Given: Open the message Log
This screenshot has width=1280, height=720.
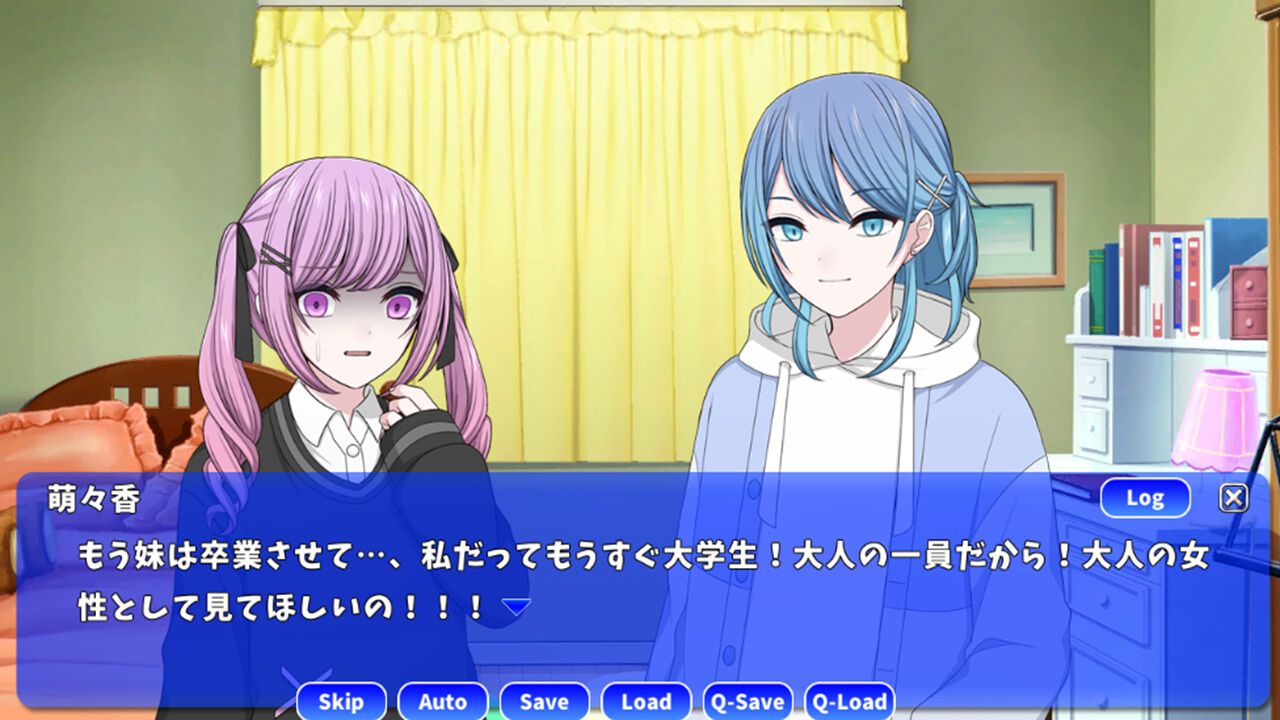Looking at the screenshot, I should (1146, 497).
